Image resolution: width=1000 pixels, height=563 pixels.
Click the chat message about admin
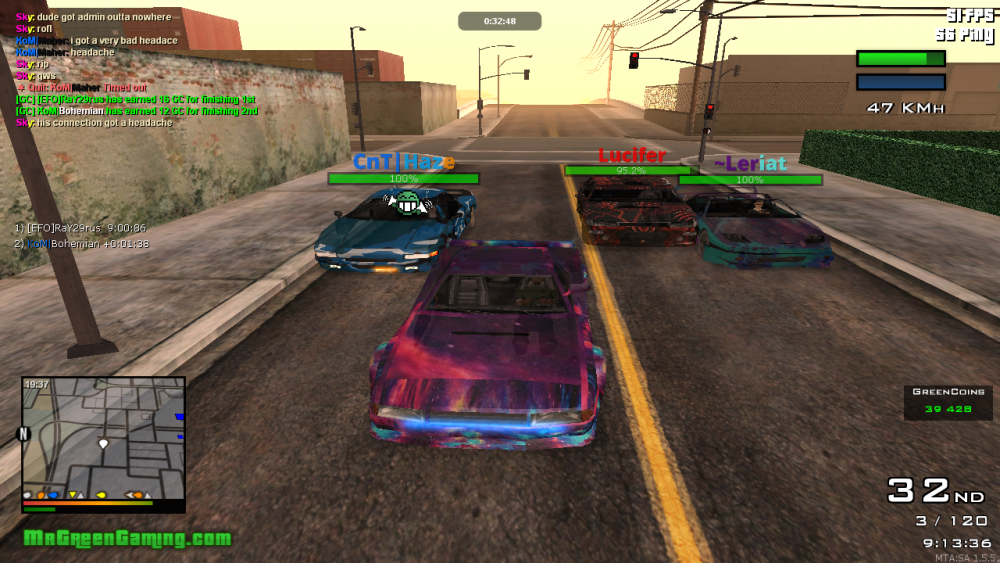coord(93,17)
